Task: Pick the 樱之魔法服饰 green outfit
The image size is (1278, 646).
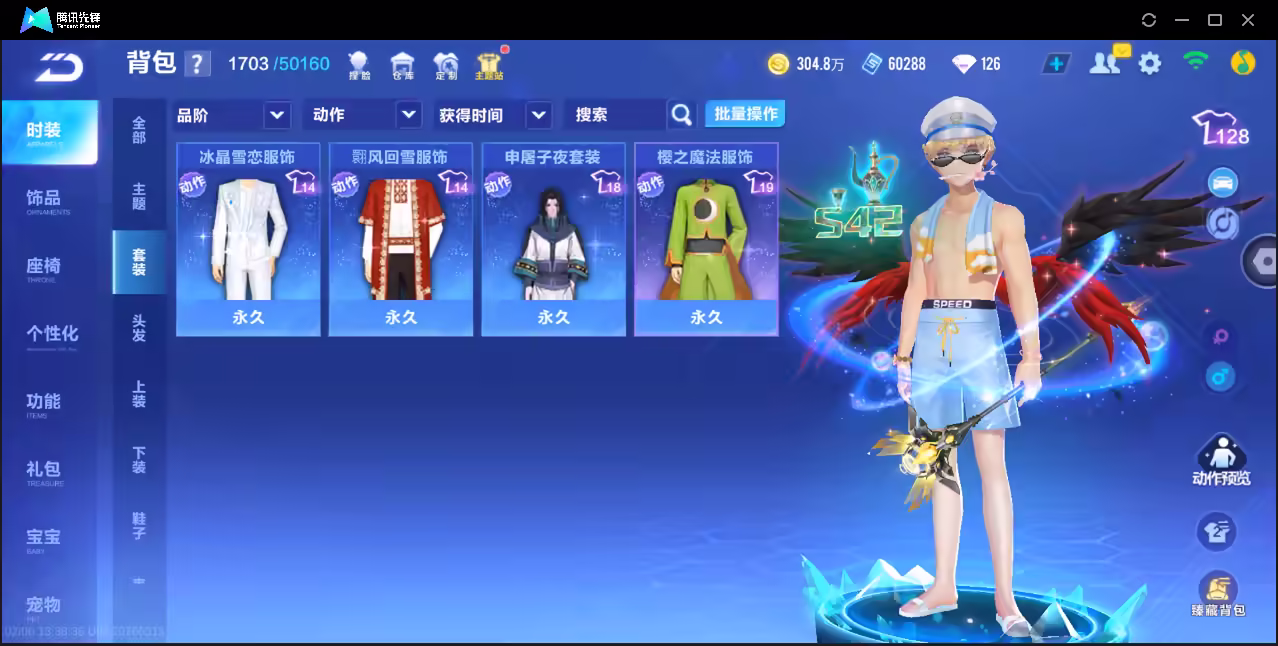Action: [706, 240]
